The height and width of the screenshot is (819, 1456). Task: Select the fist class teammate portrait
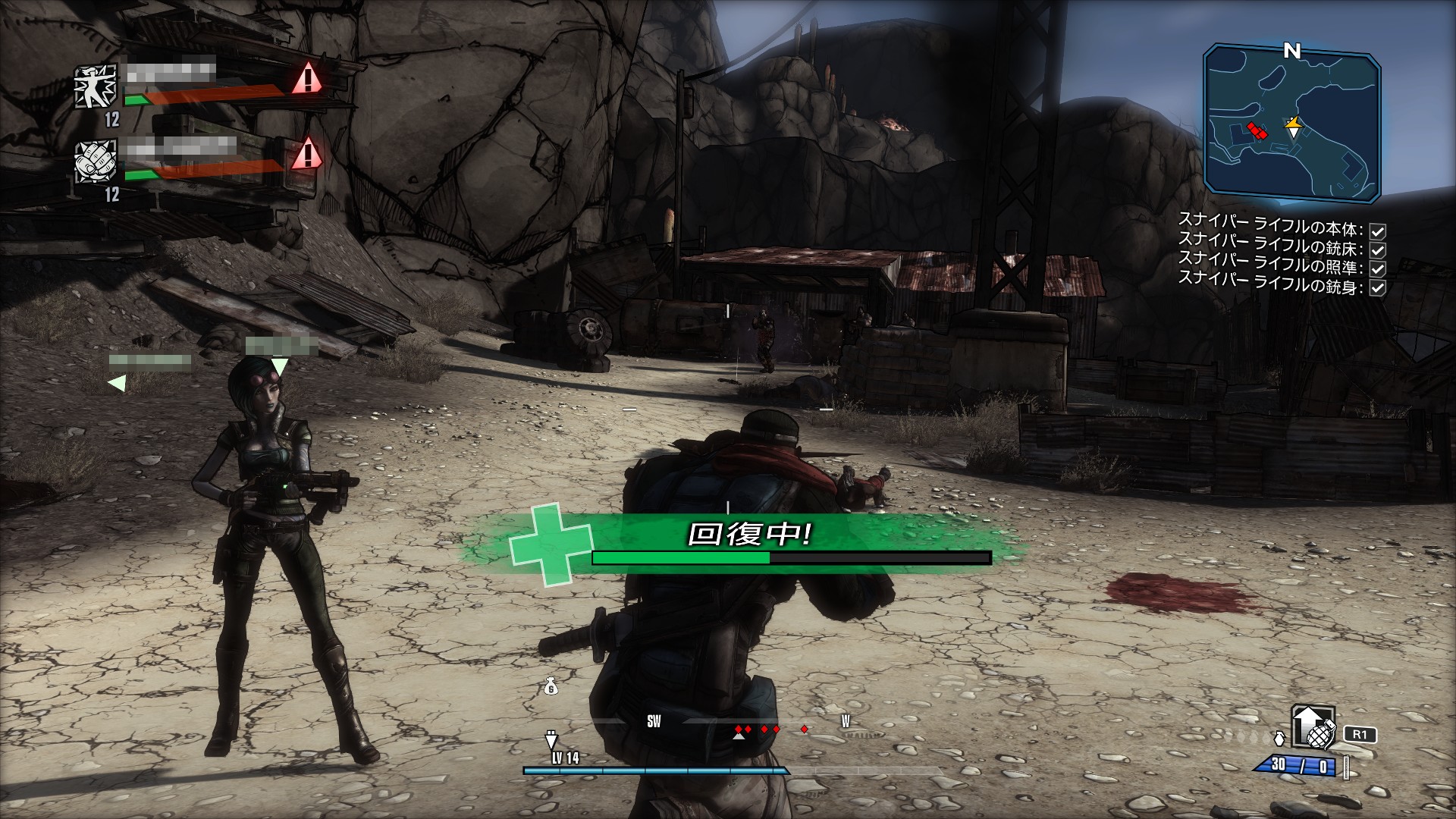click(x=96, y=161)
